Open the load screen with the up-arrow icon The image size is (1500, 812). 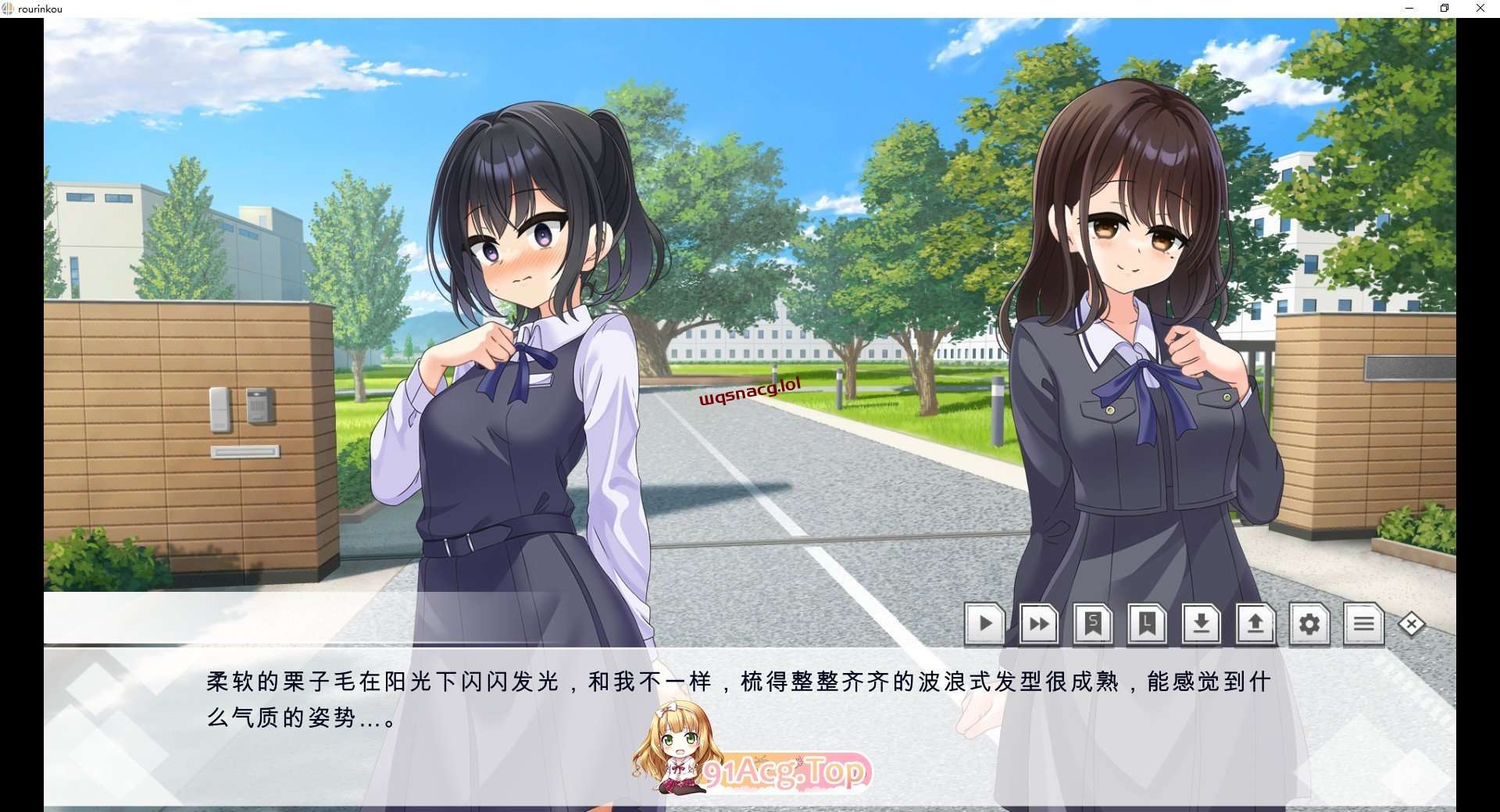(x=1255, y=624)
